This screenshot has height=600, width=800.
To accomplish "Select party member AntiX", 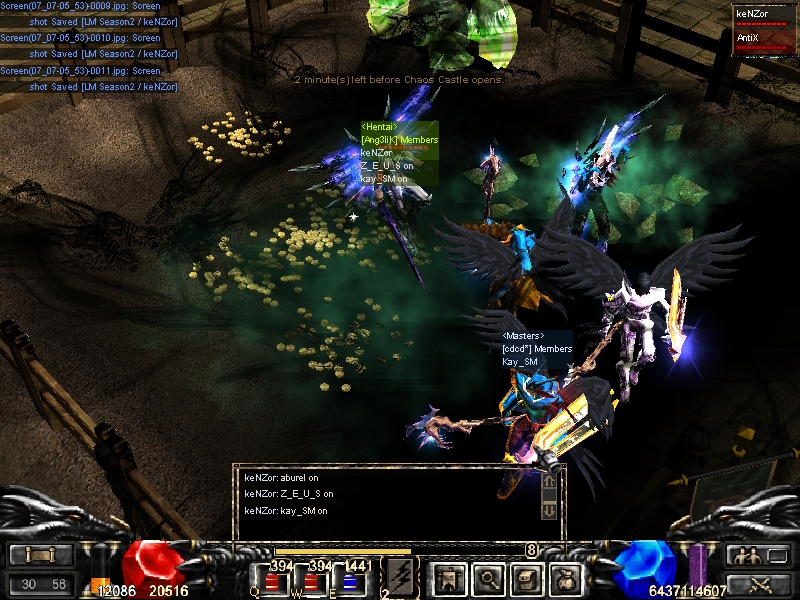I will tap(762, 40).
